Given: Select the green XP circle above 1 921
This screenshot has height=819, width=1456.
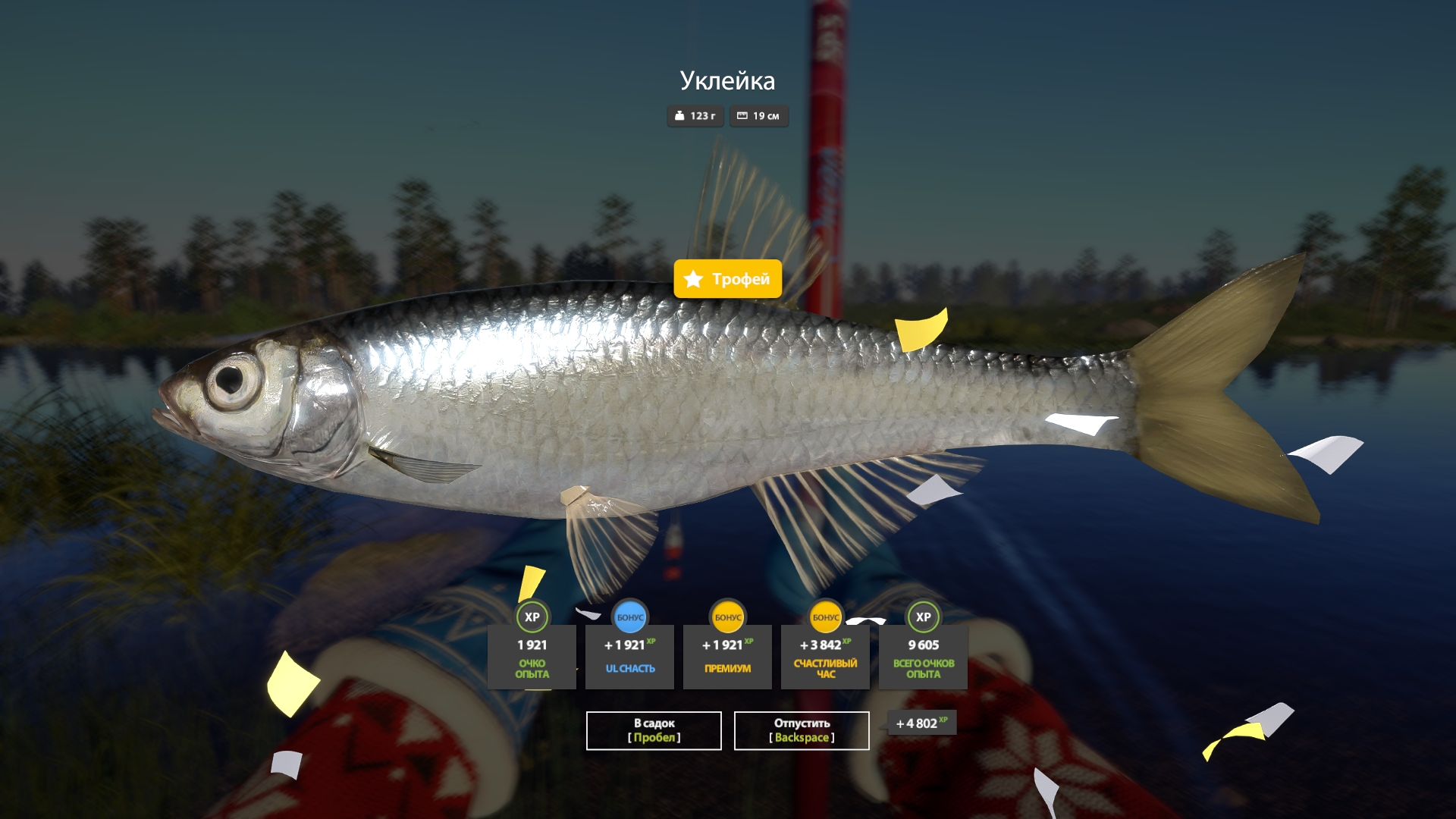Looking at the screenshot, I should coord(532,617).
